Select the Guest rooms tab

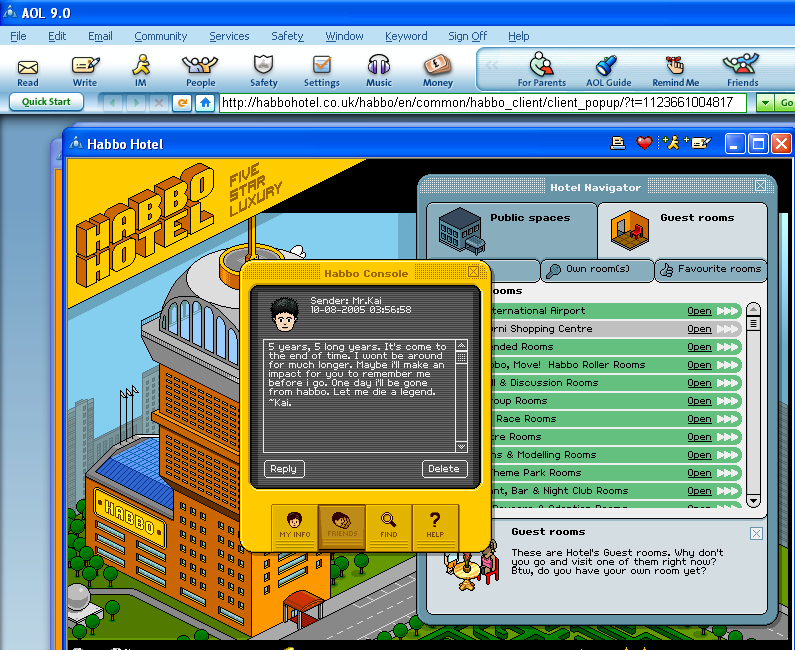[682, 229]
